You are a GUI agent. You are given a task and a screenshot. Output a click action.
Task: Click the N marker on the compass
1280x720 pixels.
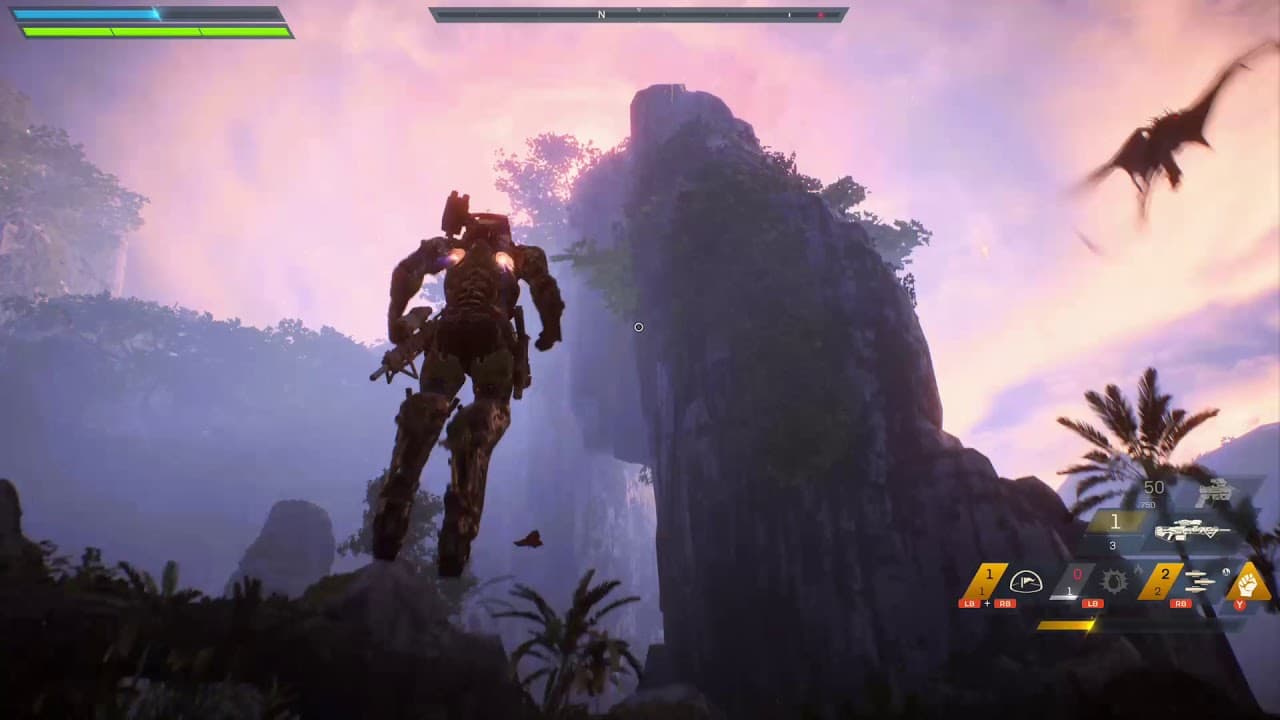click(600, 14)
